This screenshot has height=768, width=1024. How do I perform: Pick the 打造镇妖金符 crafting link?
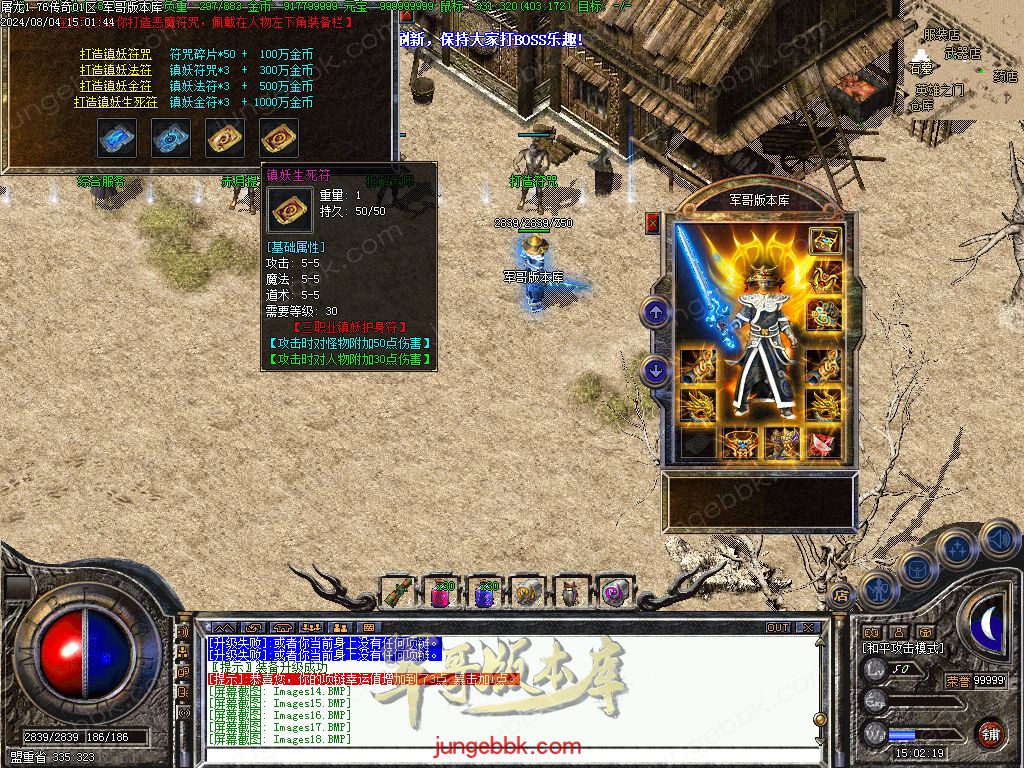click(x=115, y=86)
